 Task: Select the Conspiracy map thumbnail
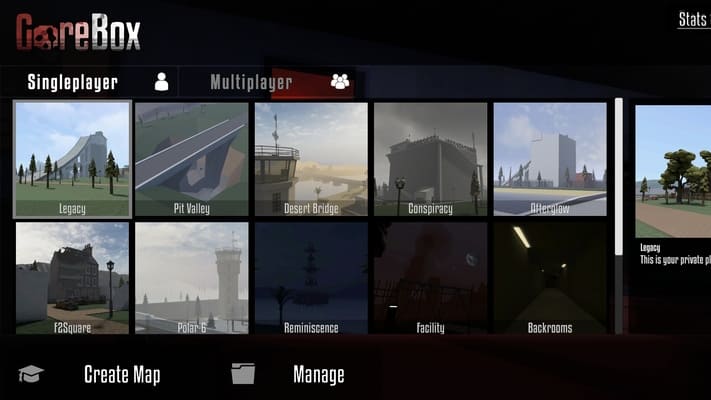coord(430,159)
